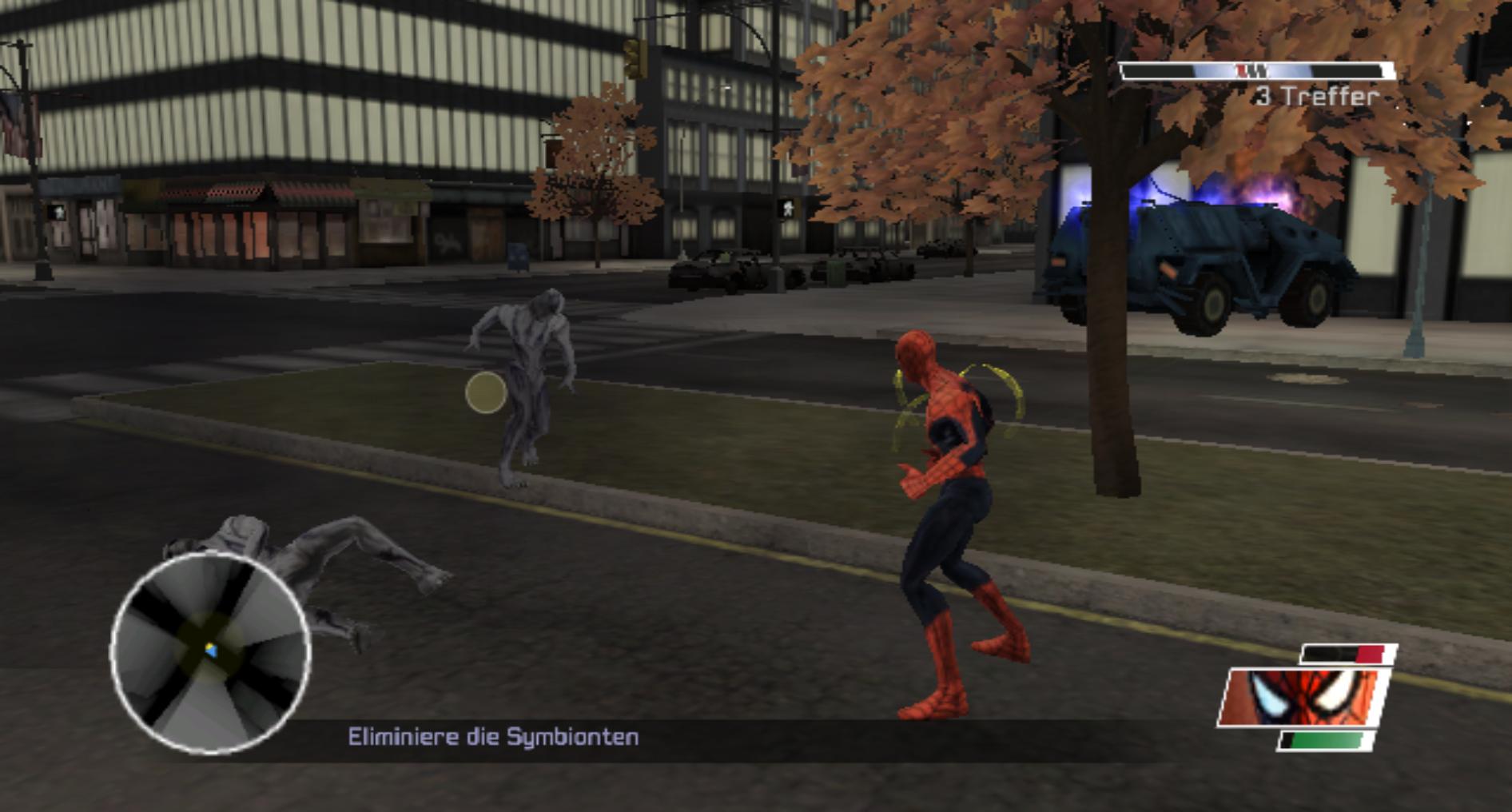Click the crosswalk sign on the pole
1512x812 pixels.
(x=787, y=209)
